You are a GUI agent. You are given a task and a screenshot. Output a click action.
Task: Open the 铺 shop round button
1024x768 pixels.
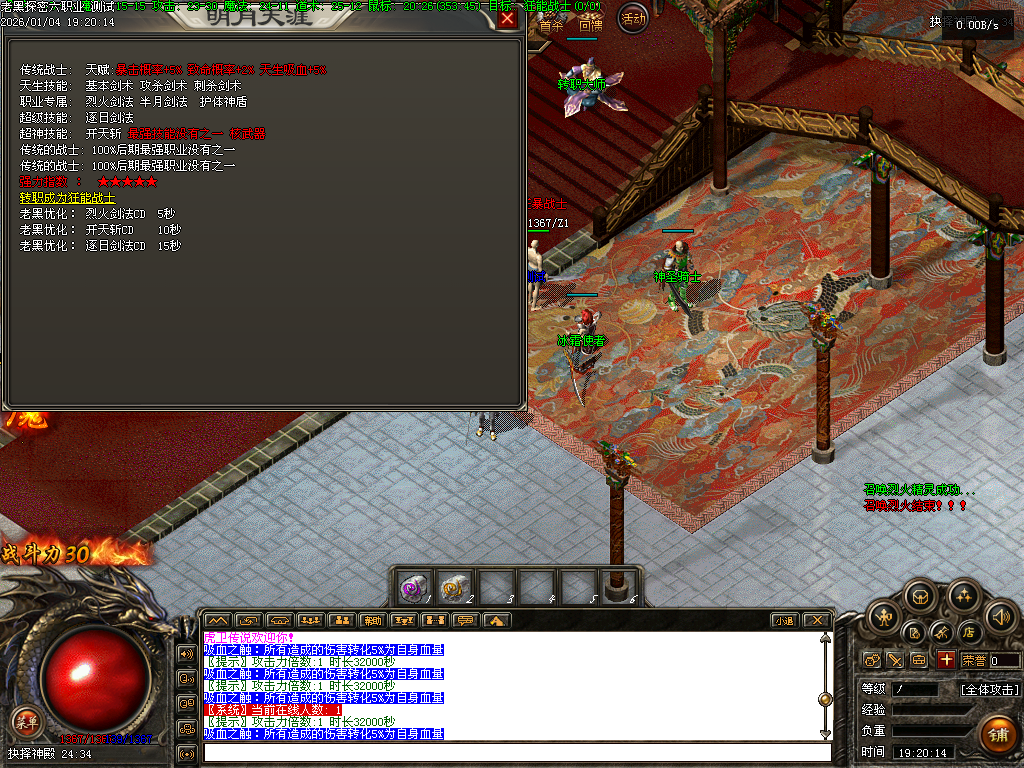tap(997, 736)
